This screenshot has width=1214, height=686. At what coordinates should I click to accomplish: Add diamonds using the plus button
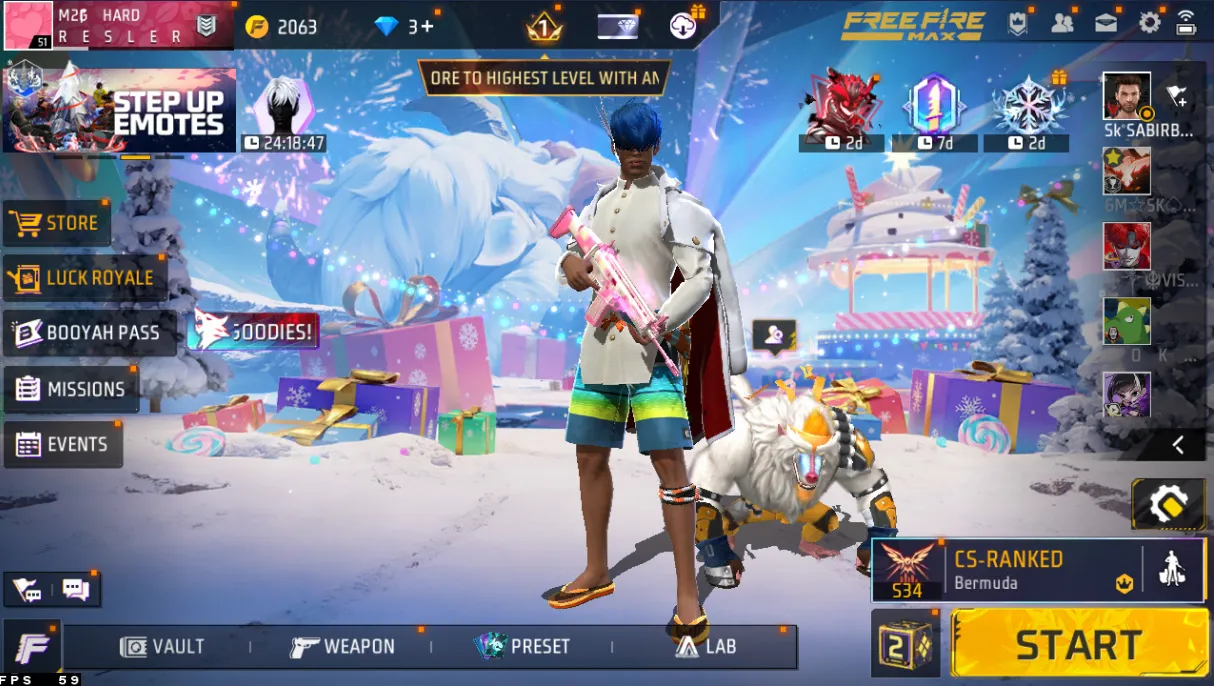click(x=427, y=26)
